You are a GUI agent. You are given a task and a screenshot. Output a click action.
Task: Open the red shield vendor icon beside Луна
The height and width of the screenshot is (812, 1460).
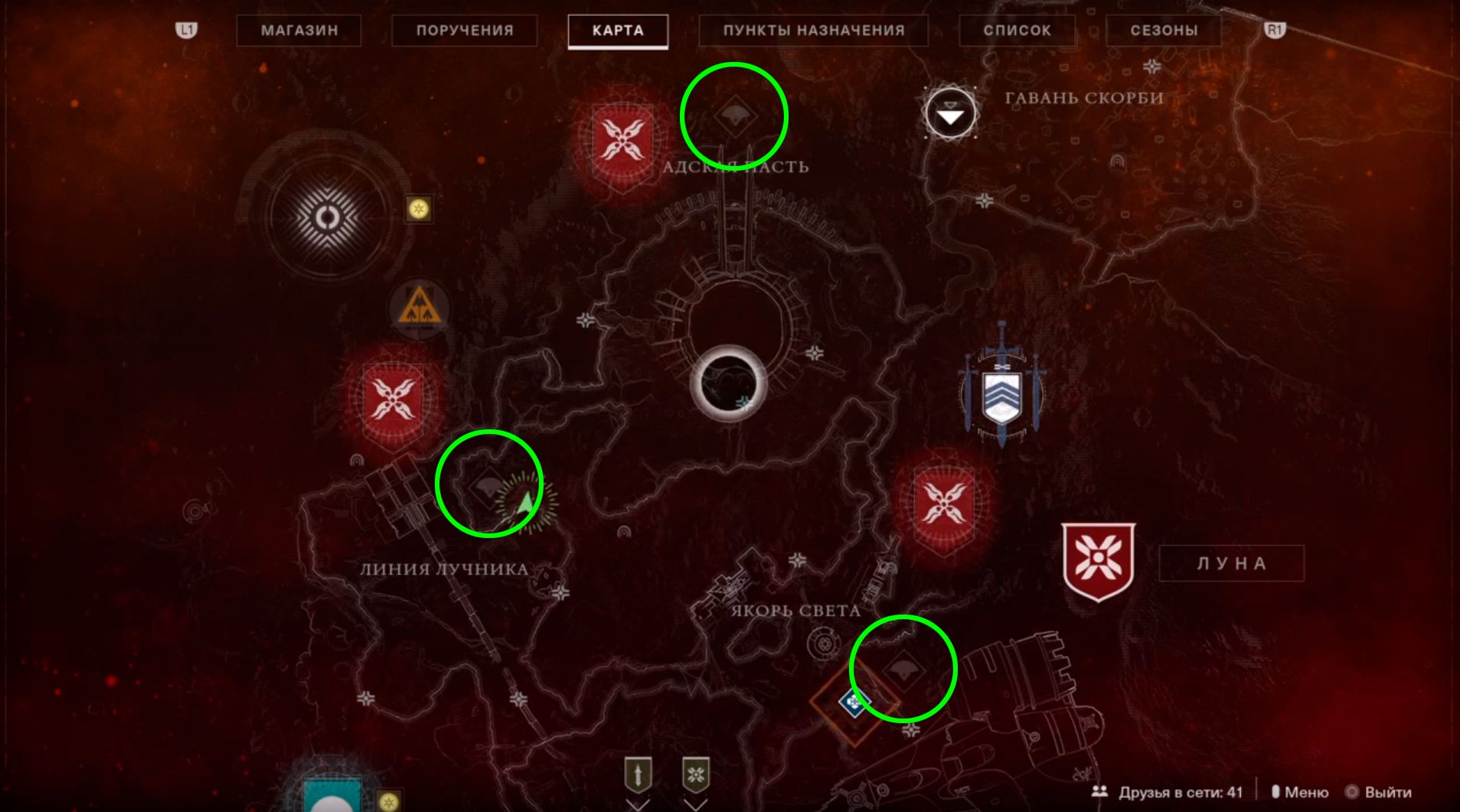pos(1098,560)
